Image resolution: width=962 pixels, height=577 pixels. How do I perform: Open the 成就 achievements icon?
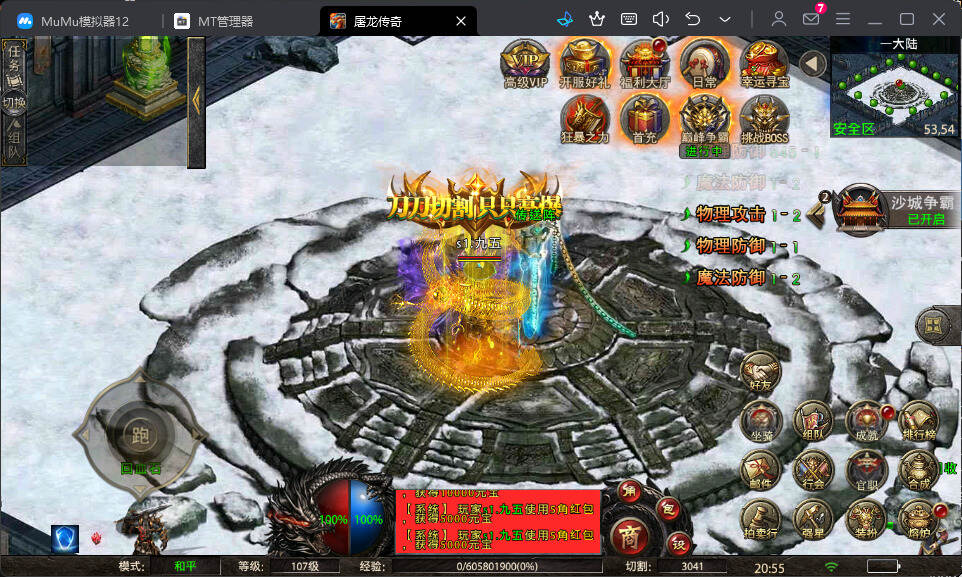(x=865, y=422)
